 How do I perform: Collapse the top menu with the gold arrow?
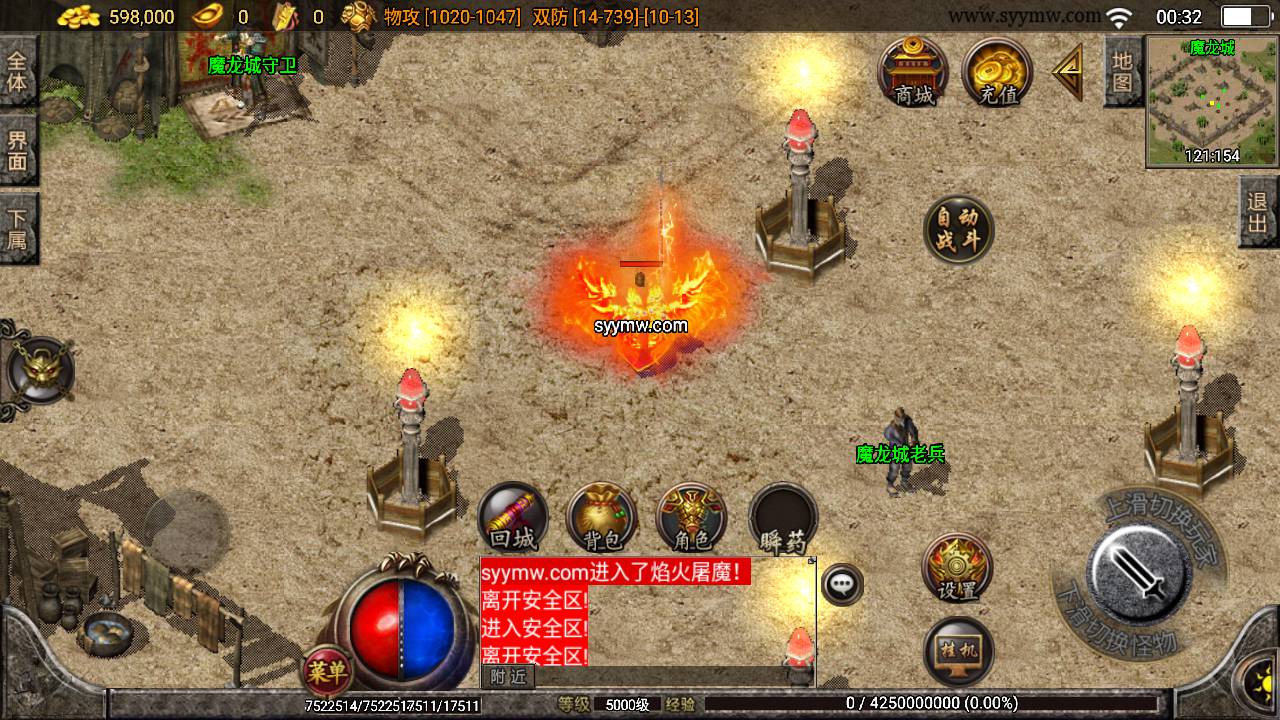pos(1068,70)
